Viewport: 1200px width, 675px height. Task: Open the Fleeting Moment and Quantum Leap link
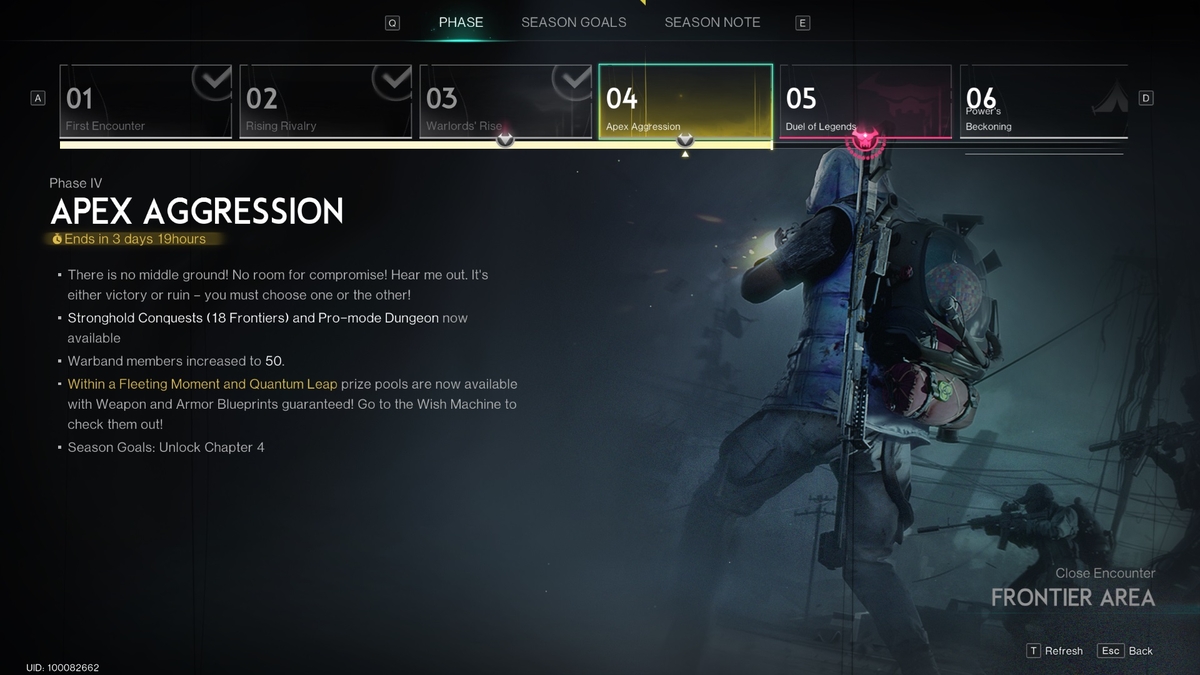(x=202, y=384)
